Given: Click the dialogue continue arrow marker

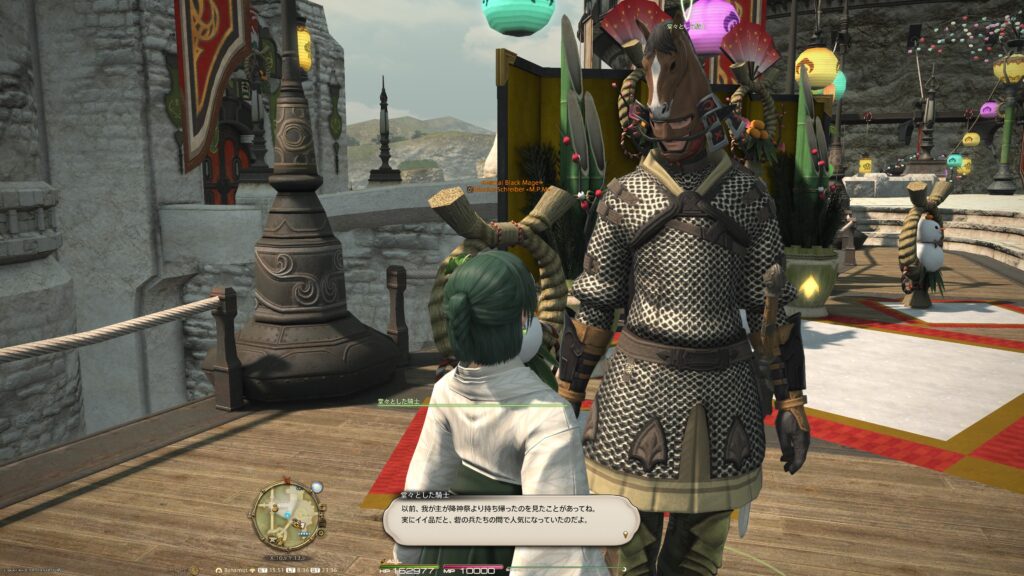Looking at the screenshot, I should 627,534.
